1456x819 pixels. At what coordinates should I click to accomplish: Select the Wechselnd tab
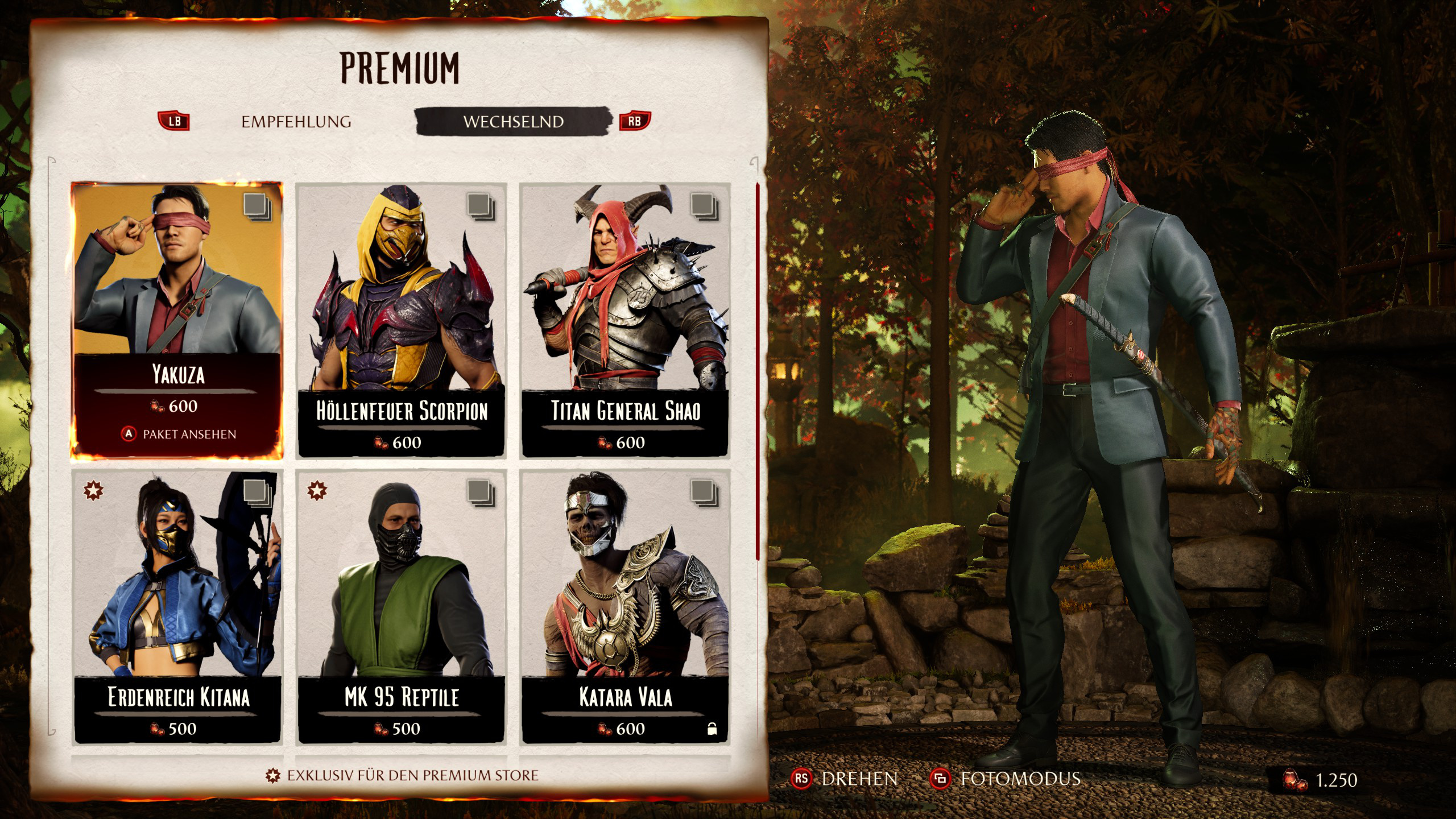(513, 122)
